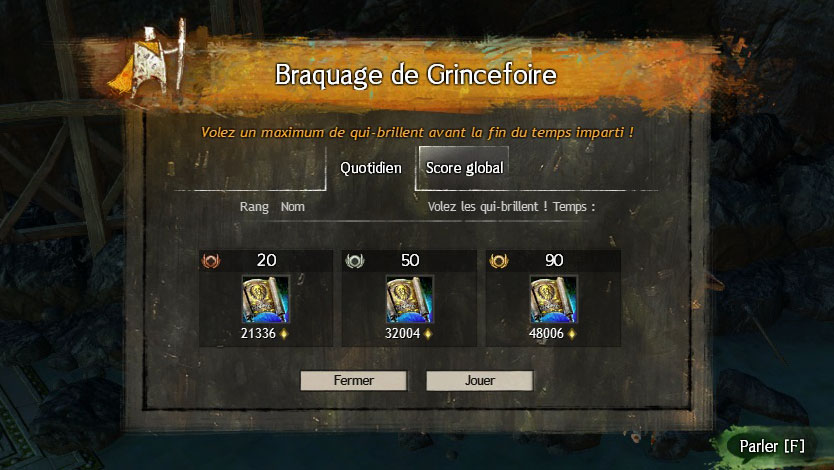
Task: Select the gold reward scroll for 90
Action: tap(553, 299)
